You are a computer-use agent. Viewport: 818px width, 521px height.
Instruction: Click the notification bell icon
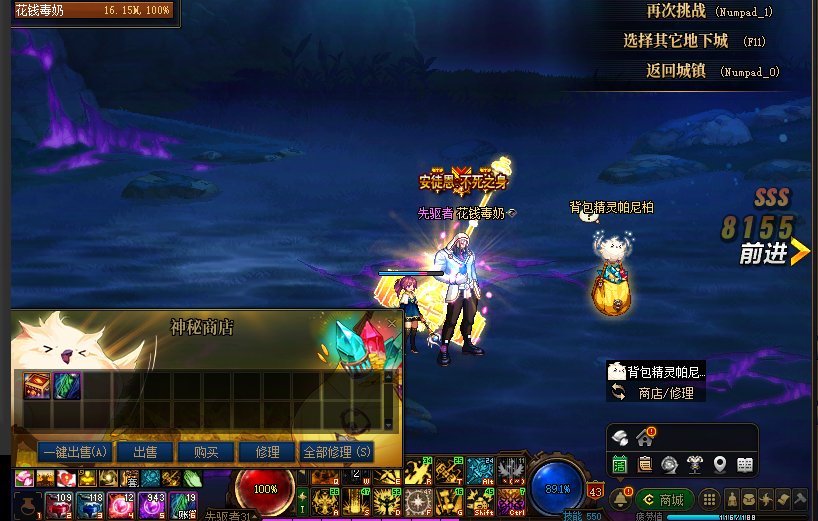[x=618, y=498]
